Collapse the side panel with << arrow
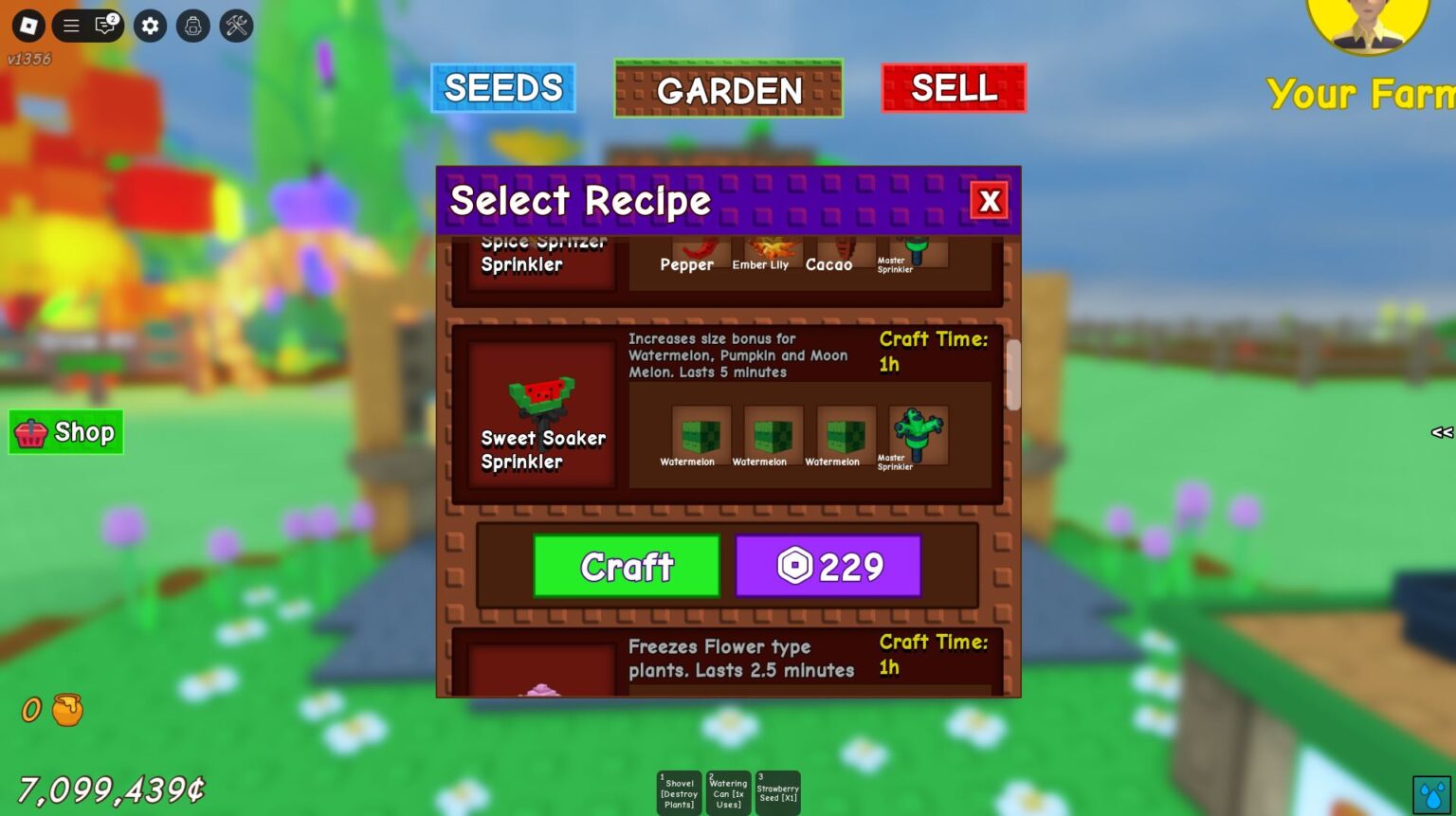Image resolution: width=1456 pixels, height=816 pixels. pos(1441,432)
